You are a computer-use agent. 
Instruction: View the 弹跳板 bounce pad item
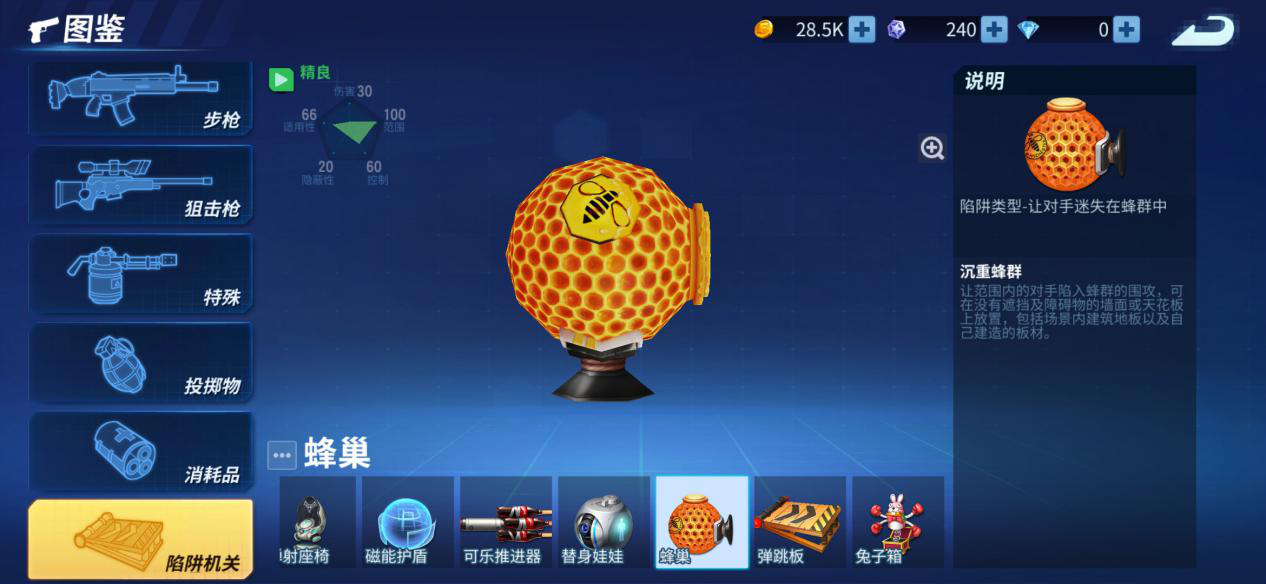click(x=799, y=522)
